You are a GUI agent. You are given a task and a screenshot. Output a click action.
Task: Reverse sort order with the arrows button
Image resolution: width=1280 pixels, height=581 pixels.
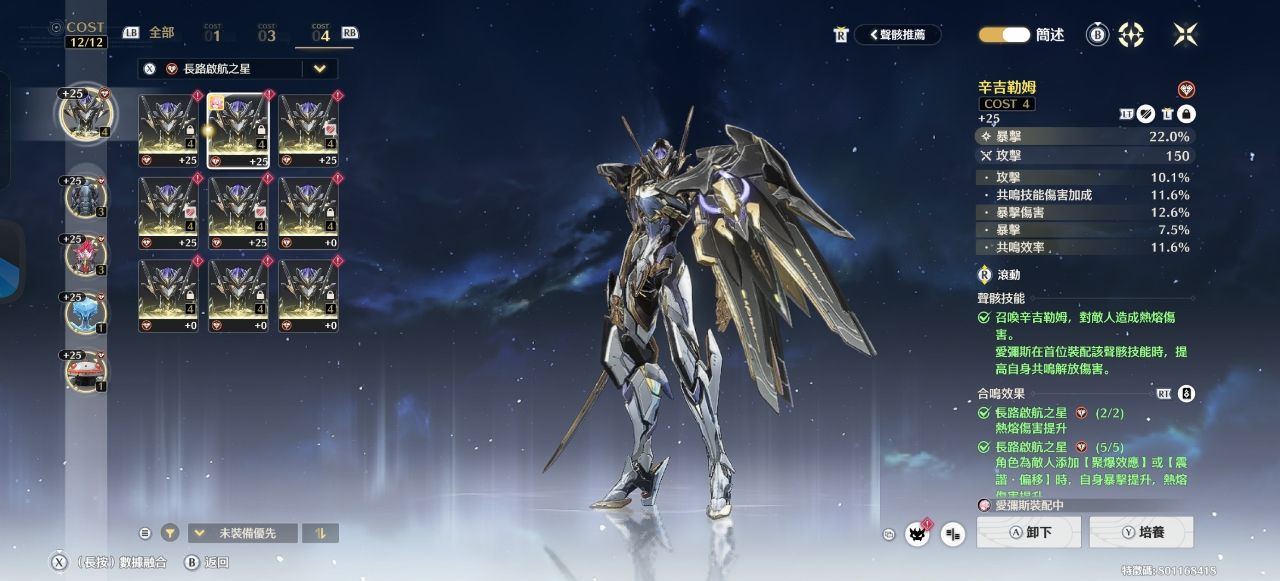(x=321, y=533)
